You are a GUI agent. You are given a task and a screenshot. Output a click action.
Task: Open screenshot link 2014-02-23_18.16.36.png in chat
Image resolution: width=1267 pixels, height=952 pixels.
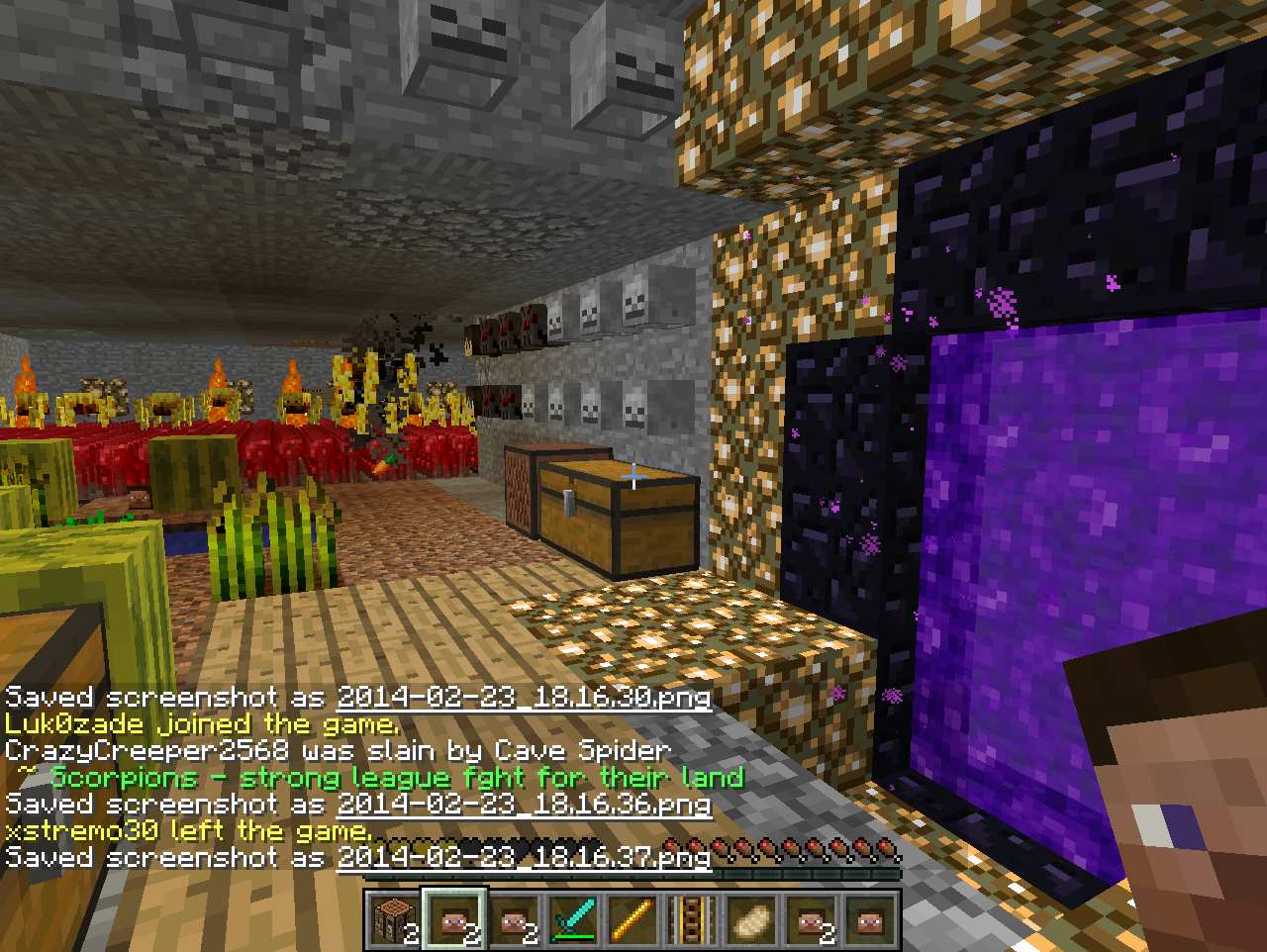tap(524, 804)
